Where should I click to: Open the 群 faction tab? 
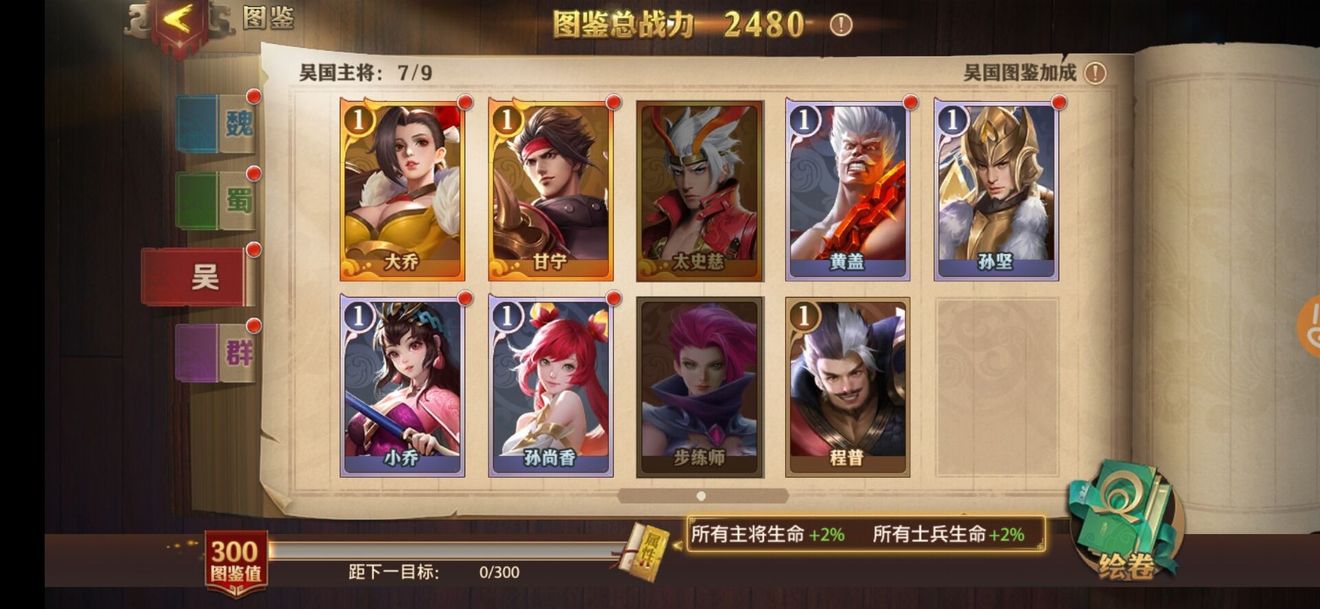tap(216, 353)
